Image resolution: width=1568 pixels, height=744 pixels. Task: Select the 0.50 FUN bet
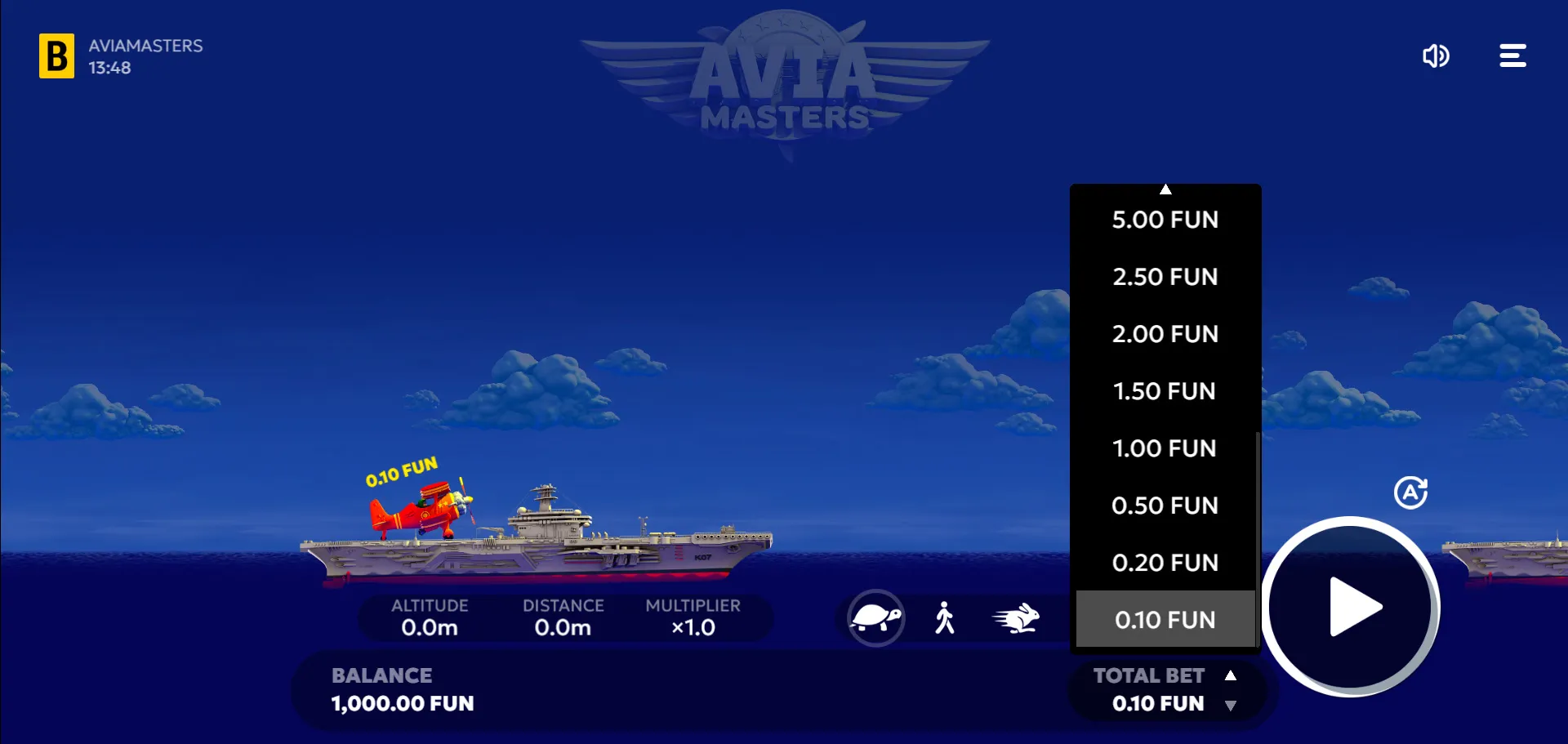point(1165,506)
